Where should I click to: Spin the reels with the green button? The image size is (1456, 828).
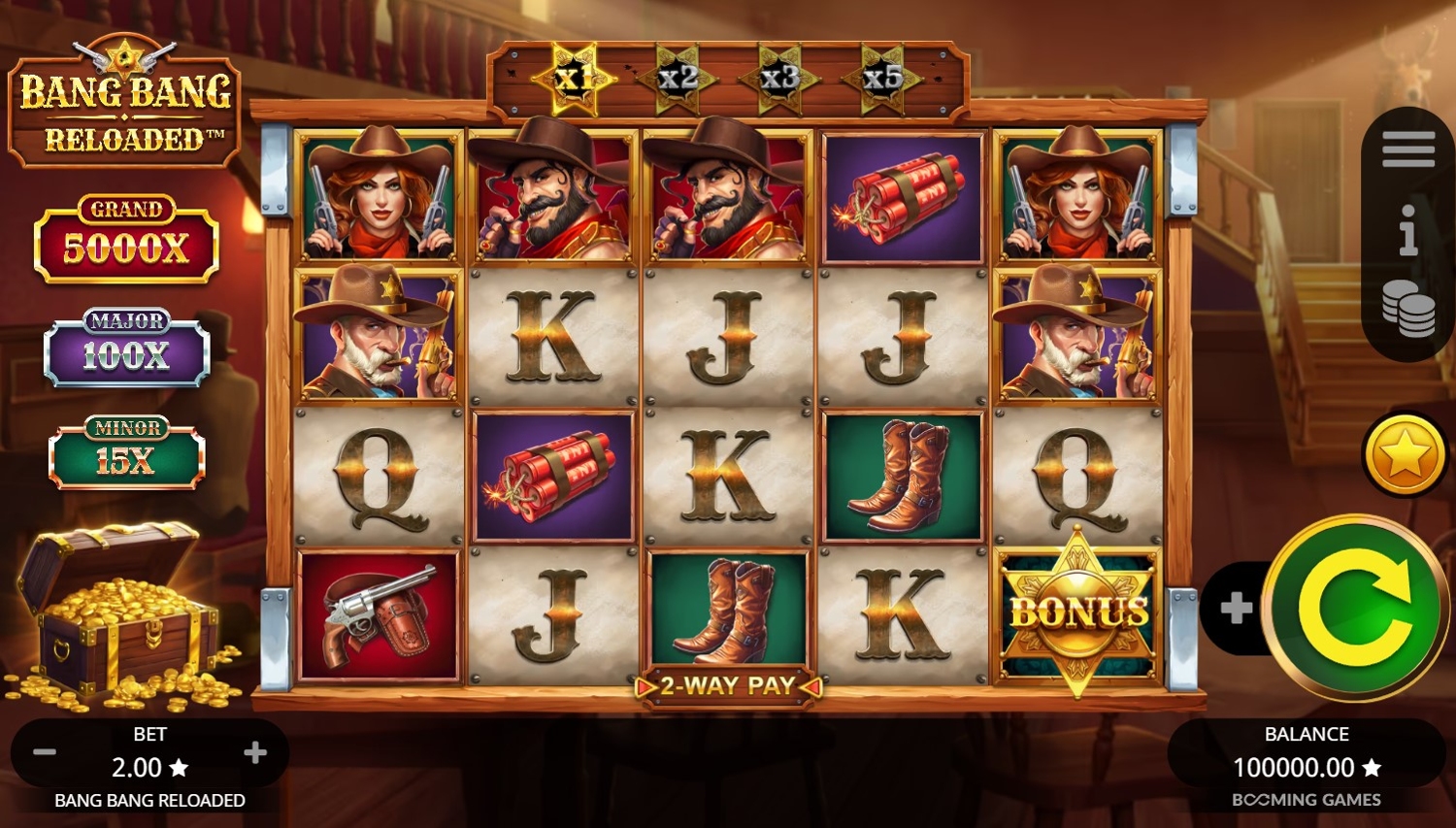1356,607
